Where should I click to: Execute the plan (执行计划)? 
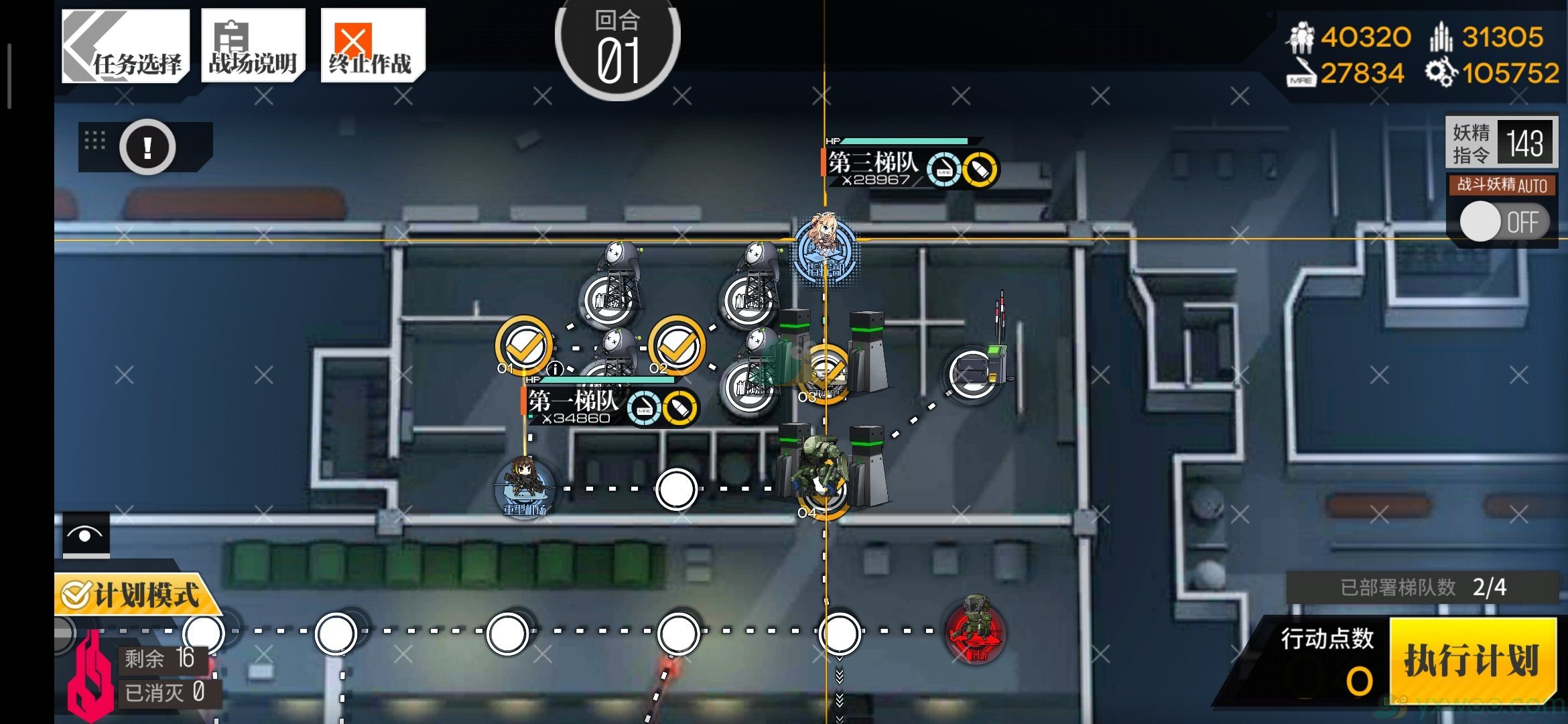(1472, 661)
